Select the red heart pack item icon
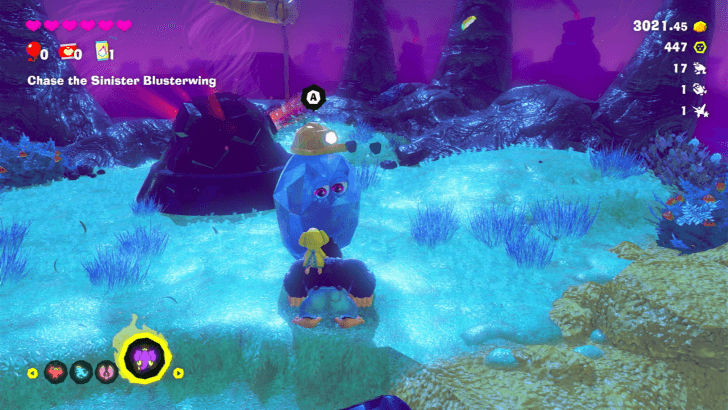 point(66,51)
